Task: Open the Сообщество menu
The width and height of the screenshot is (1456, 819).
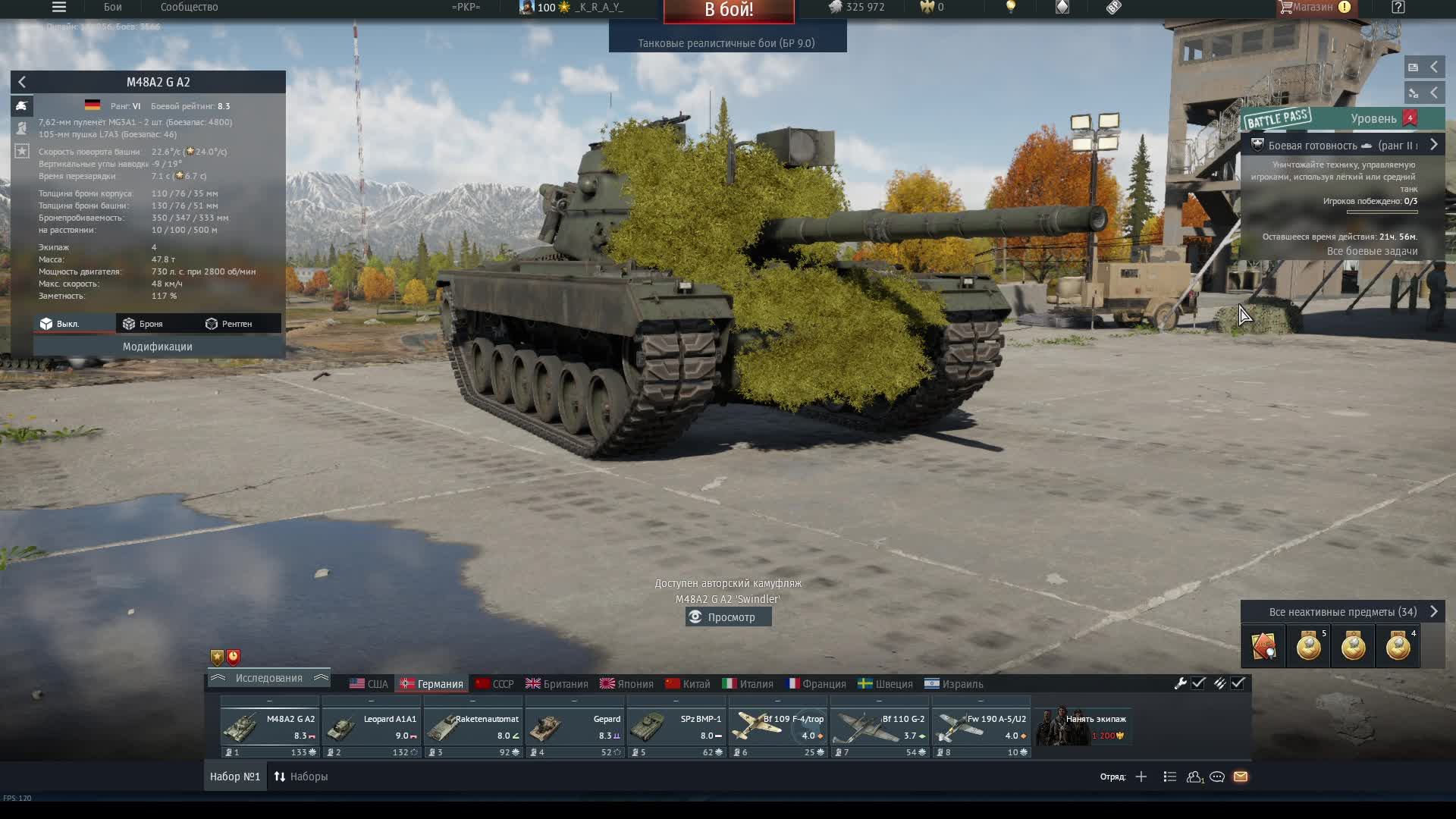Action: (188, 8)
